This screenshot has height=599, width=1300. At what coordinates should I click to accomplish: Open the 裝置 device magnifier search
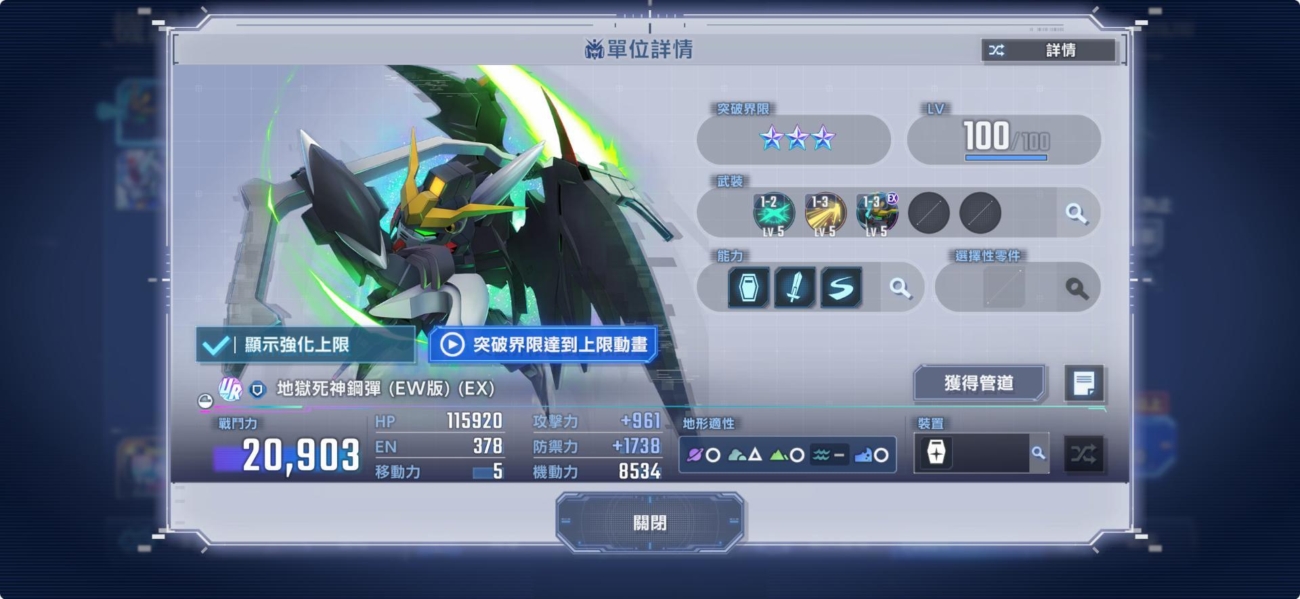point(1038,454)
